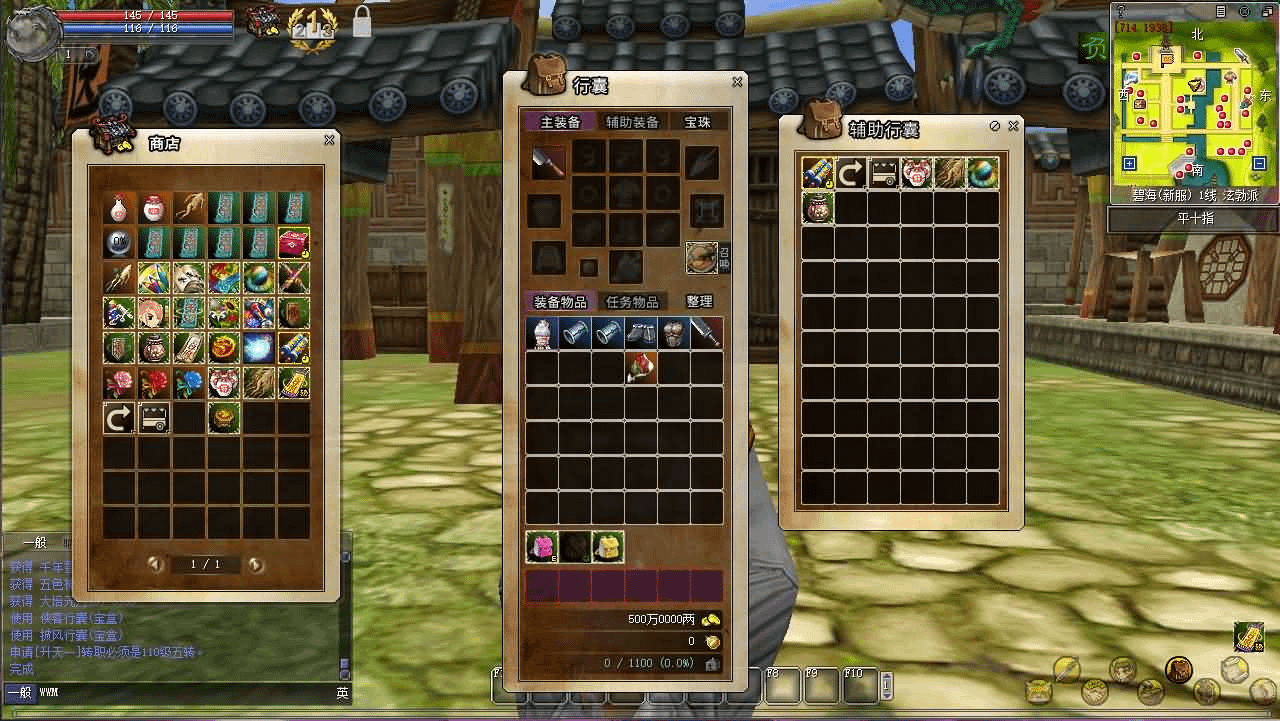Select the blue rose in the shop
The width and height of the screenshot is (1280, 721).
188,381
